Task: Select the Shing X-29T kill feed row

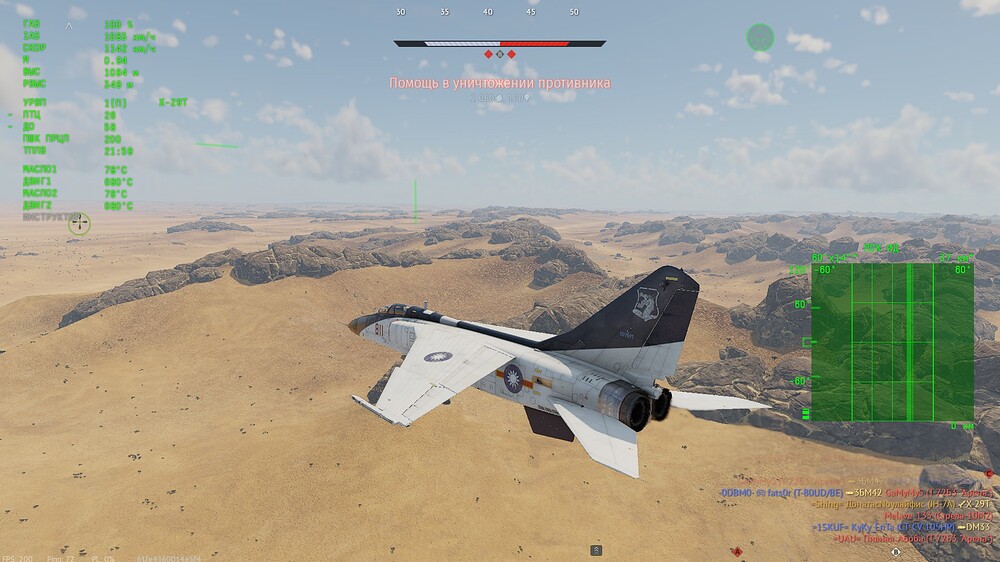Action: 884,505
